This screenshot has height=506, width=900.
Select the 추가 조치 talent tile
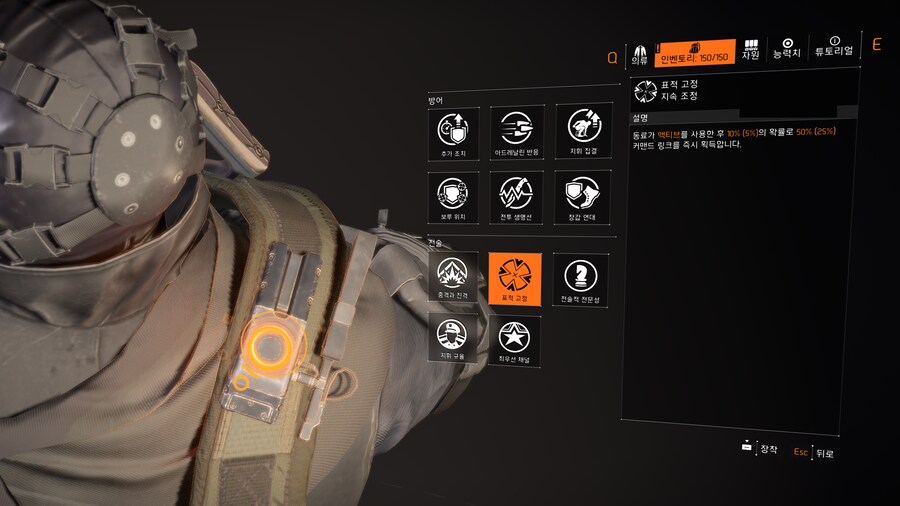452,132
